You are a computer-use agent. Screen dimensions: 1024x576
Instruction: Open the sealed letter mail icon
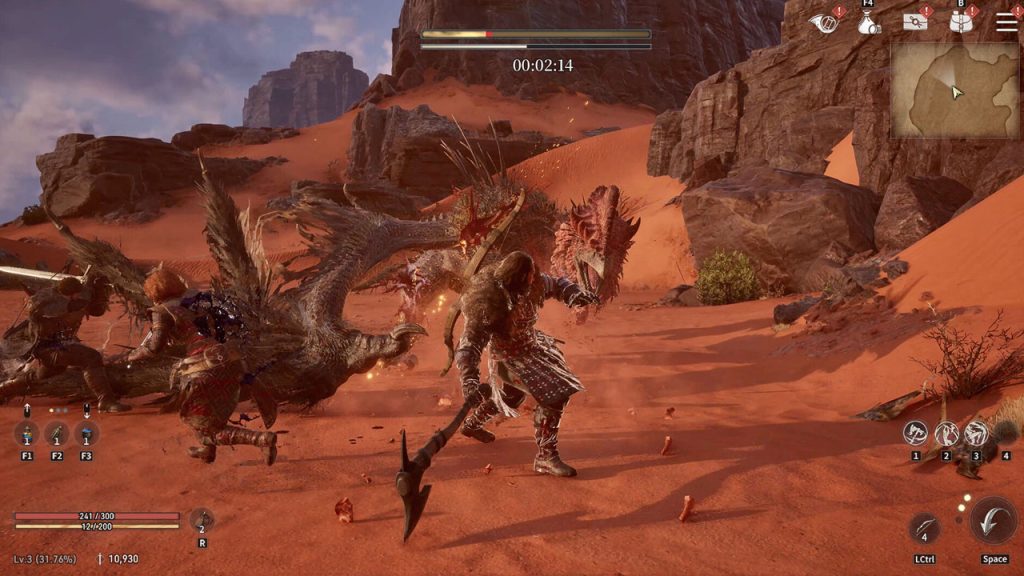[x=915, y=22]
